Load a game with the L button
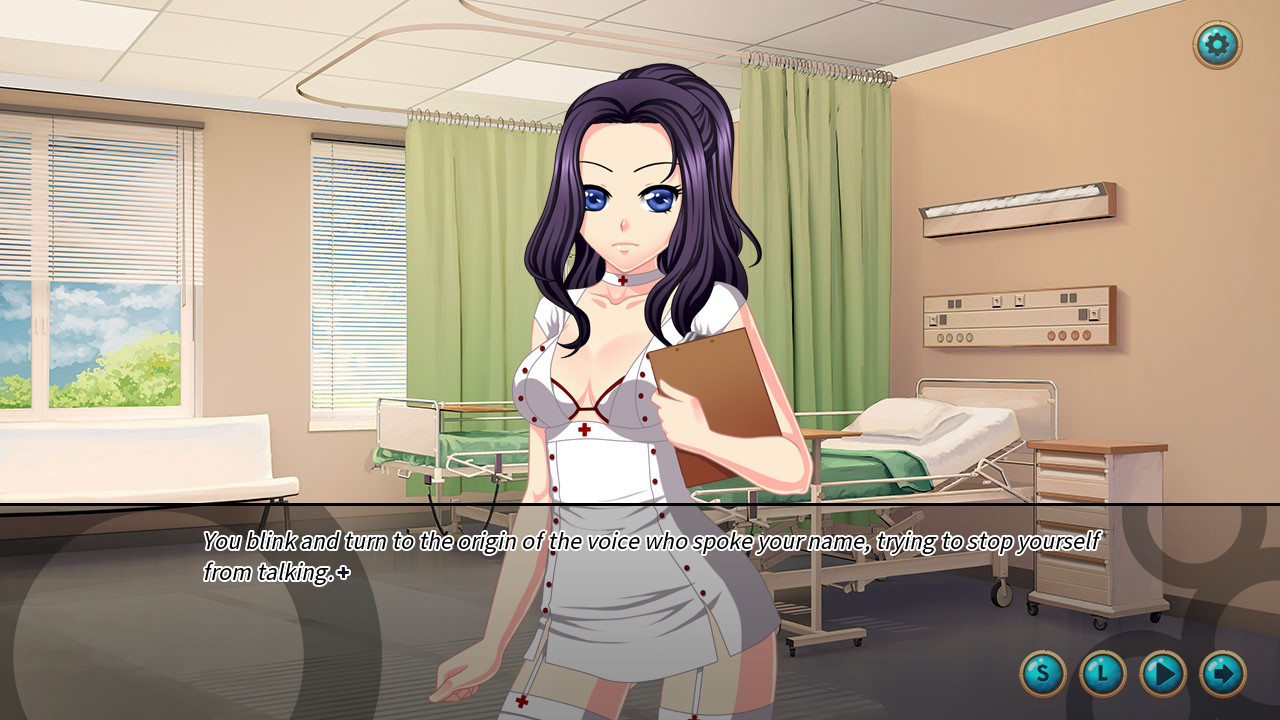Screen dimensions: 1280x720 pyautogui.click(x=1103, y=673)
